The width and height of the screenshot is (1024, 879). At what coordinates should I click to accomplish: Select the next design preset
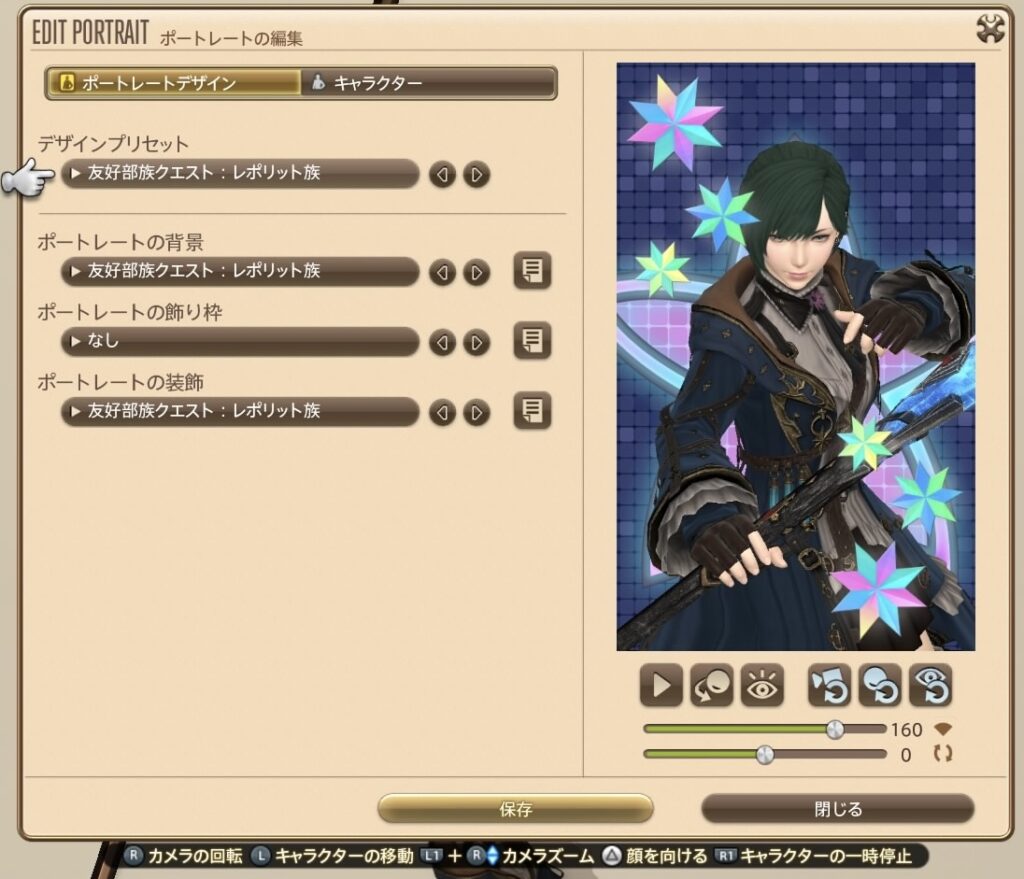coord(477,175)
